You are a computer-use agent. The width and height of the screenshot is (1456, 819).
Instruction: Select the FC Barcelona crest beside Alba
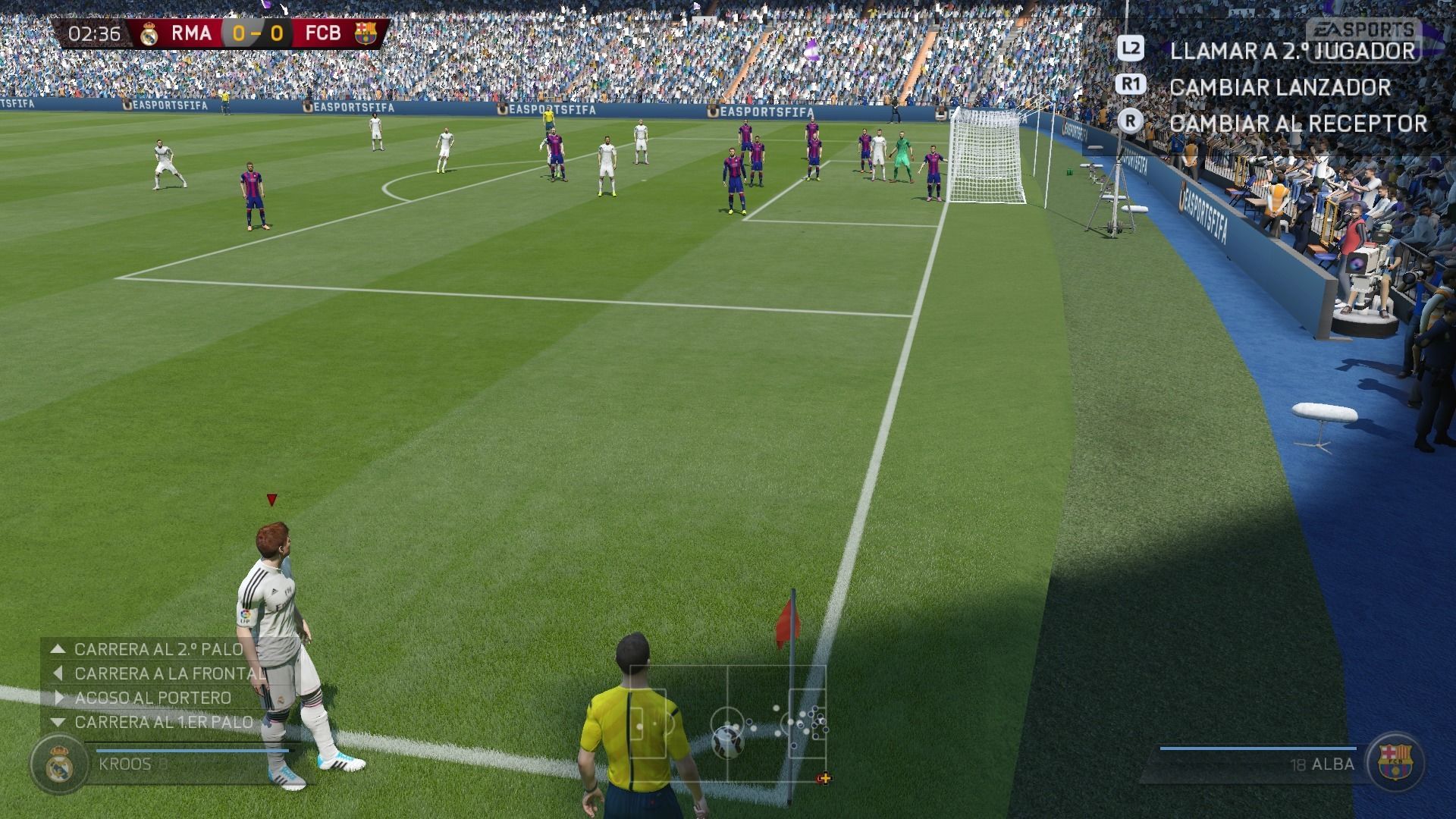1395,763
